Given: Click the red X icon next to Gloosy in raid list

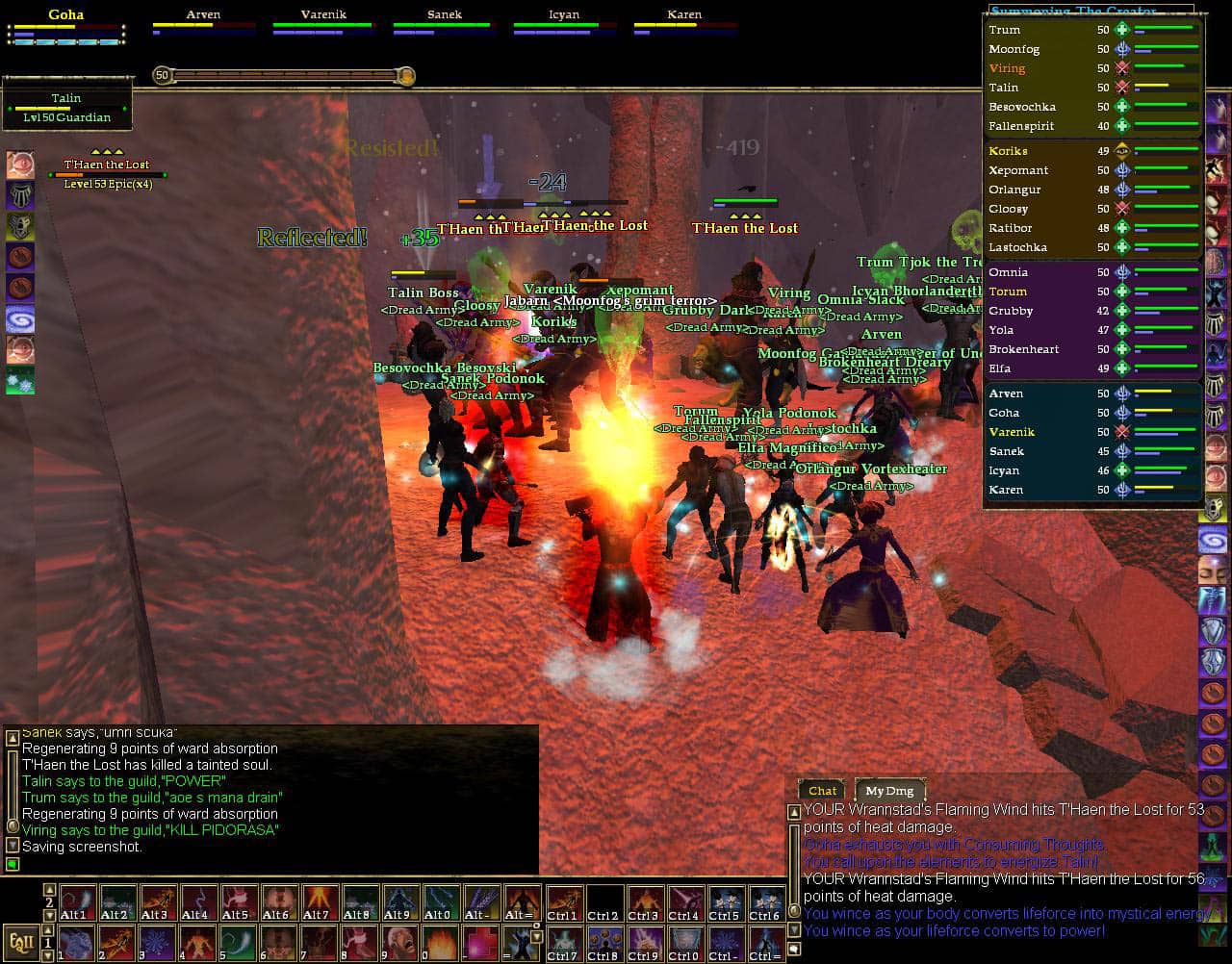Looking at the screenshot, I should coord(1122,209).
